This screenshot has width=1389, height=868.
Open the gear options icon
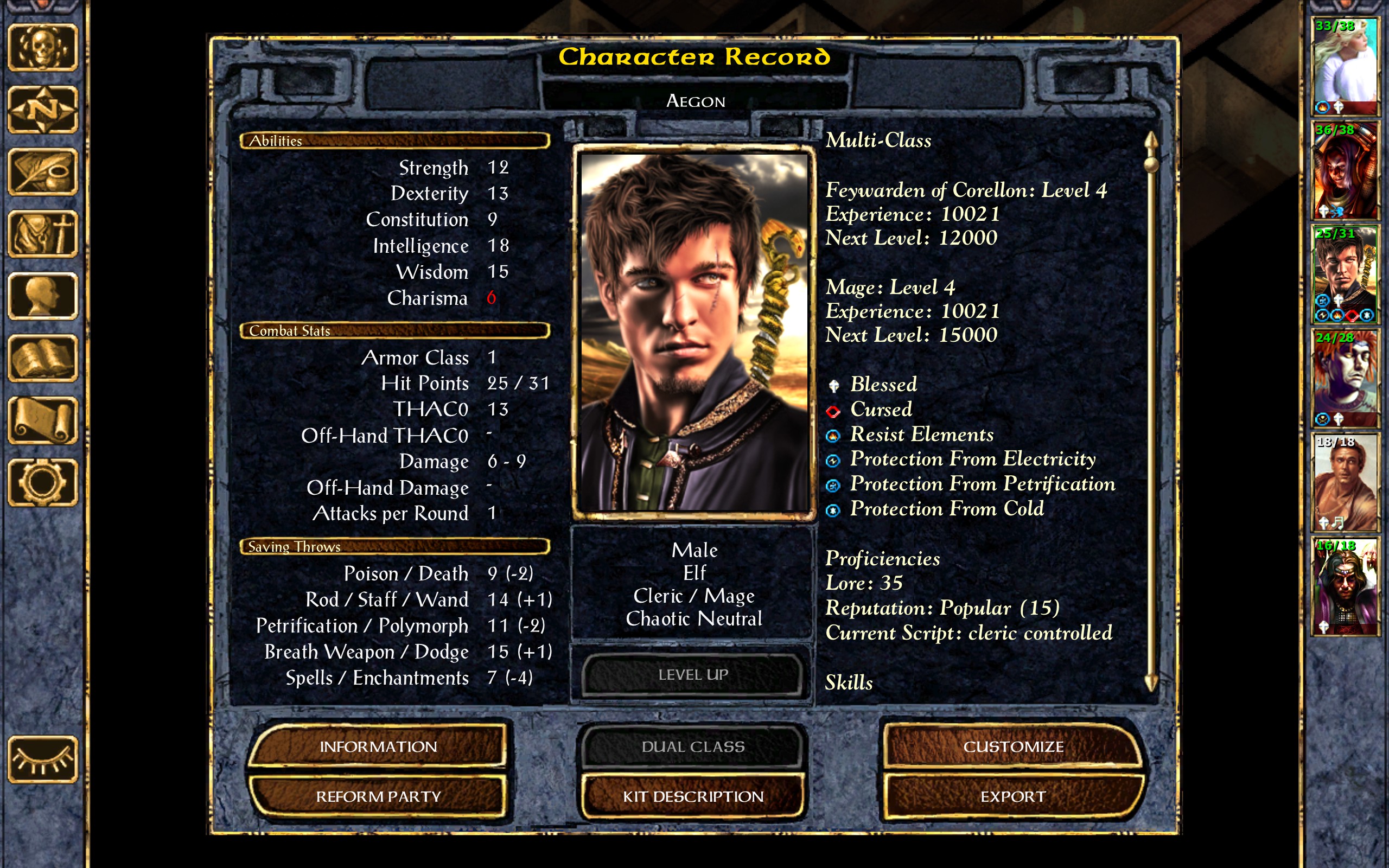[x=42, y=483]
